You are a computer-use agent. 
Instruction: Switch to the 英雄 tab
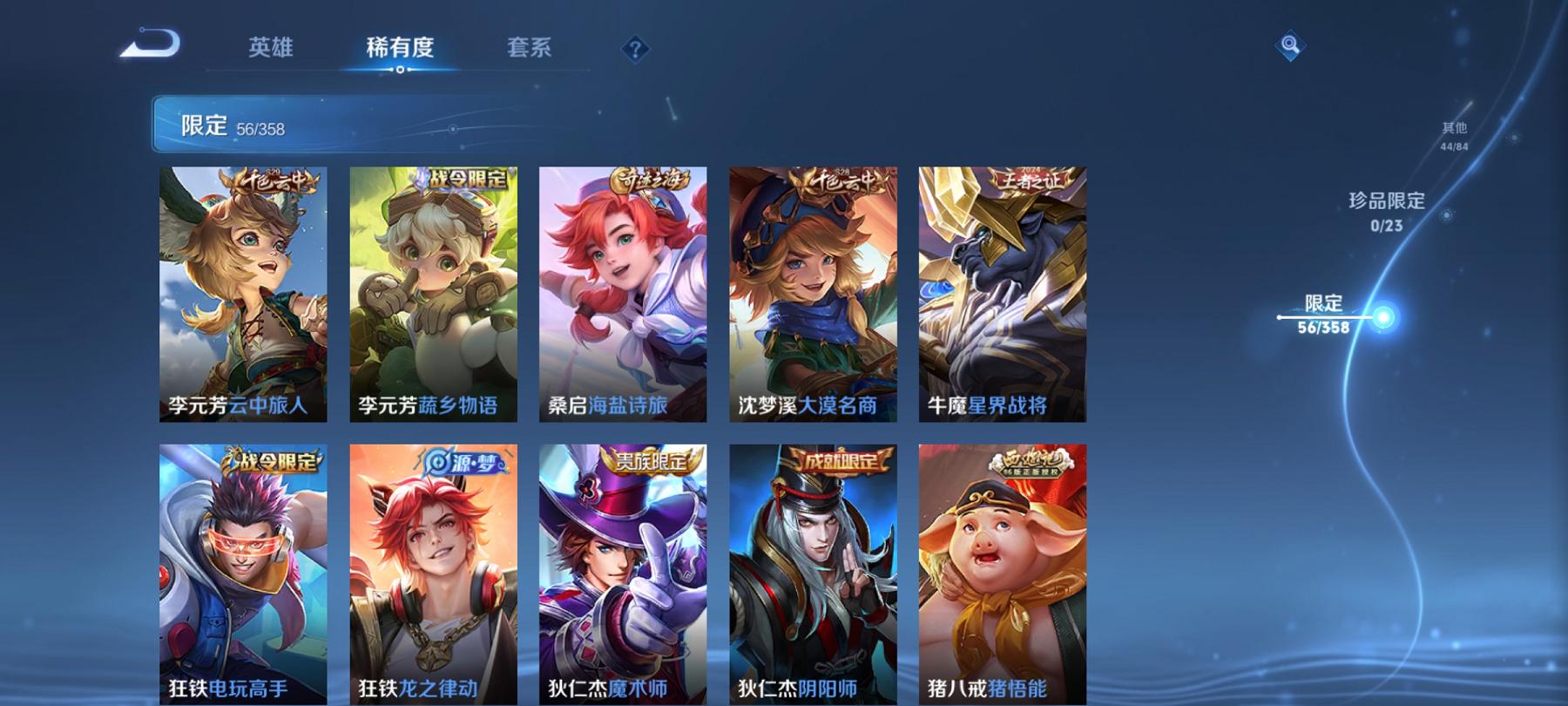(271, 50)
